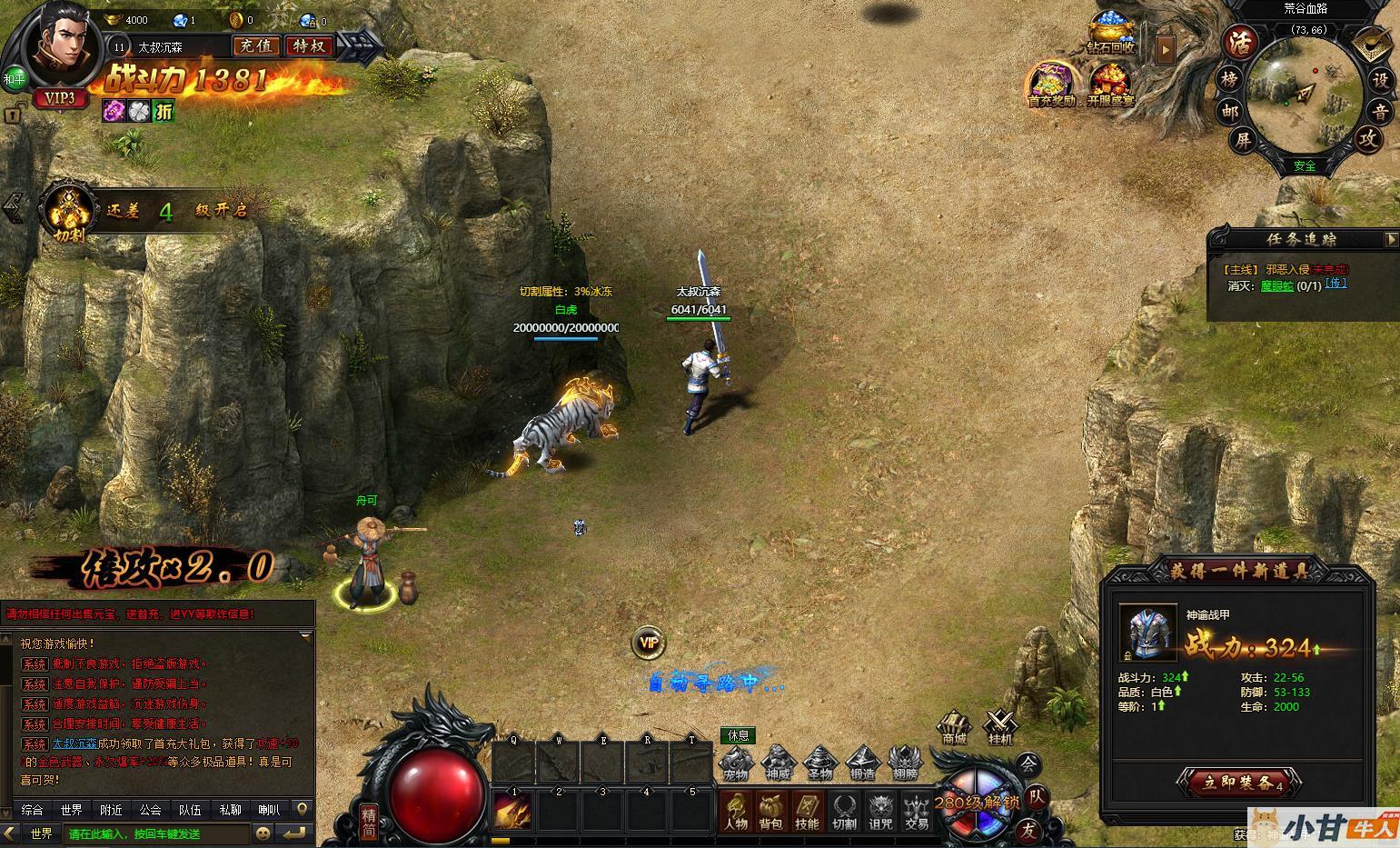Click the 充值 recharge button
The height and width of the screenshot is (848, 1400).
click(256, 45)
